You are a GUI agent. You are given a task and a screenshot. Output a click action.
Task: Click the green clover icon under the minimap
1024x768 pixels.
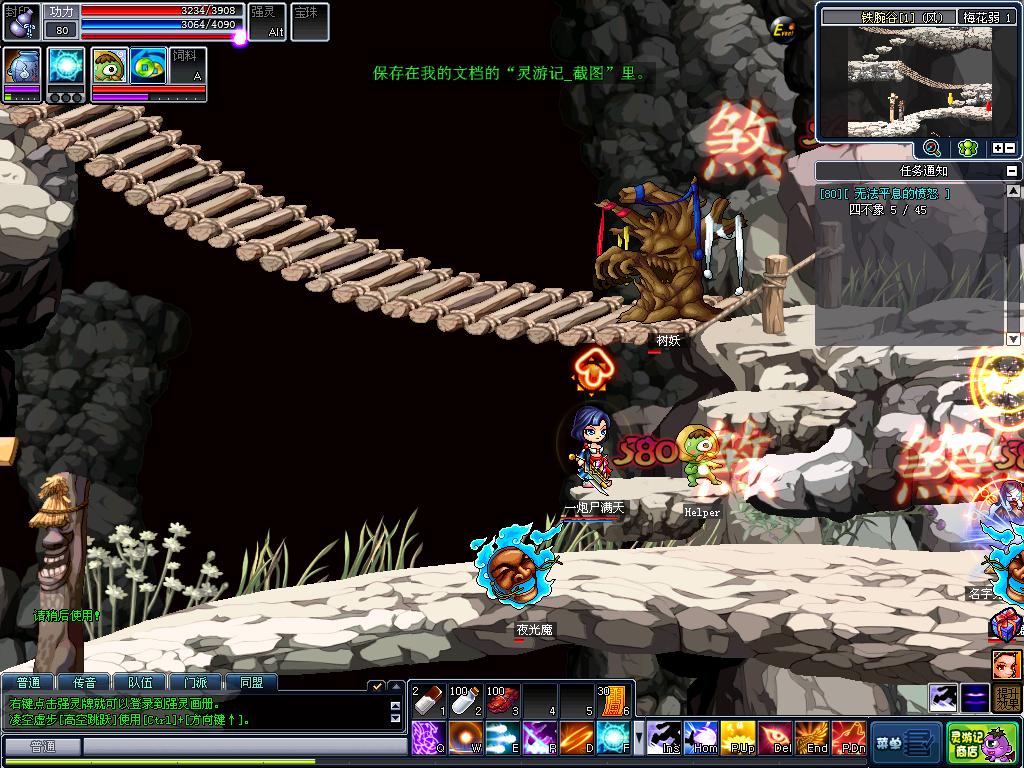click(966, 148)
